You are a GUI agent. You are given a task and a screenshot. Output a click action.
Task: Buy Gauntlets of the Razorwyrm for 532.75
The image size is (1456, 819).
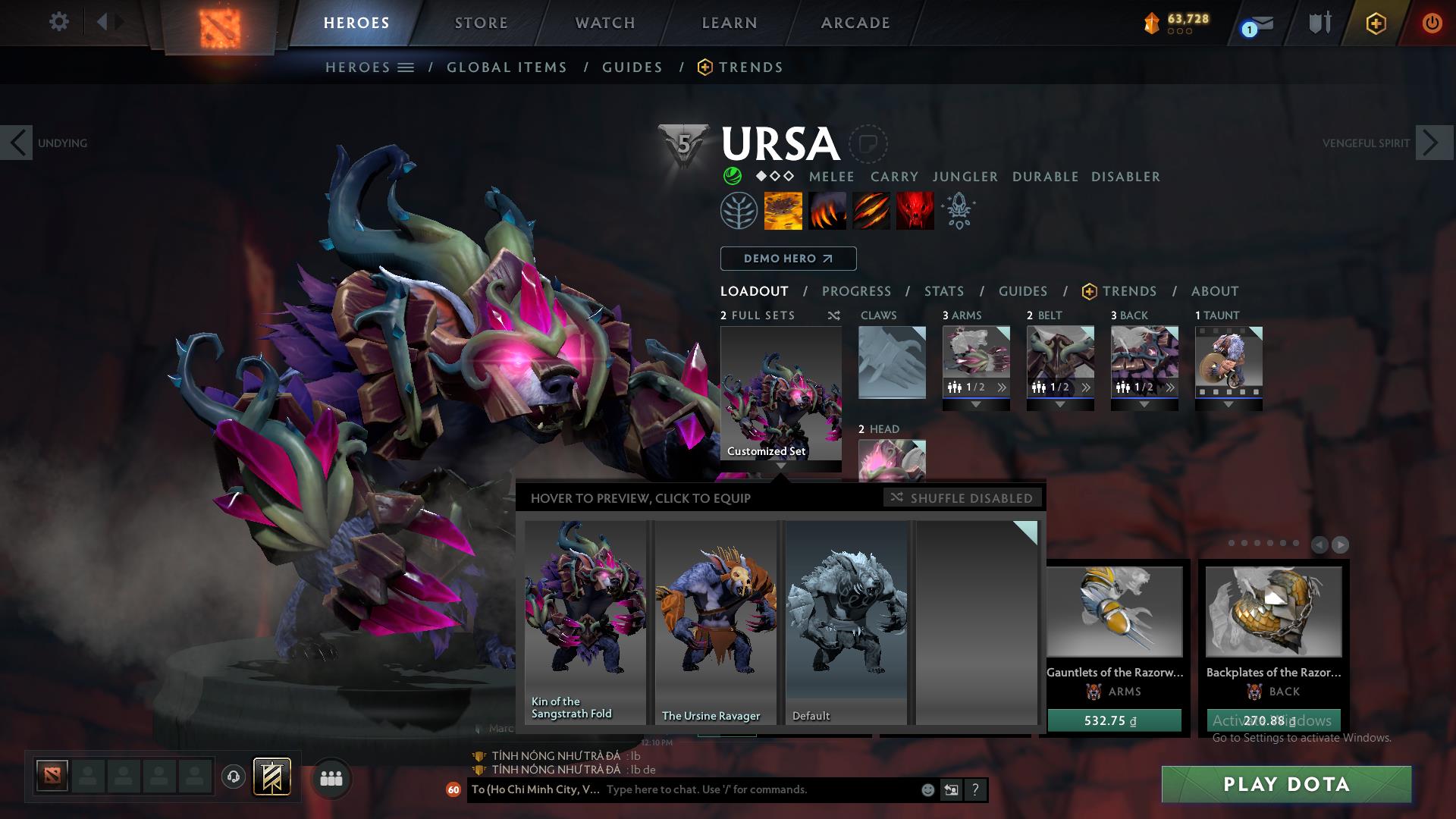coord(1114,720)
